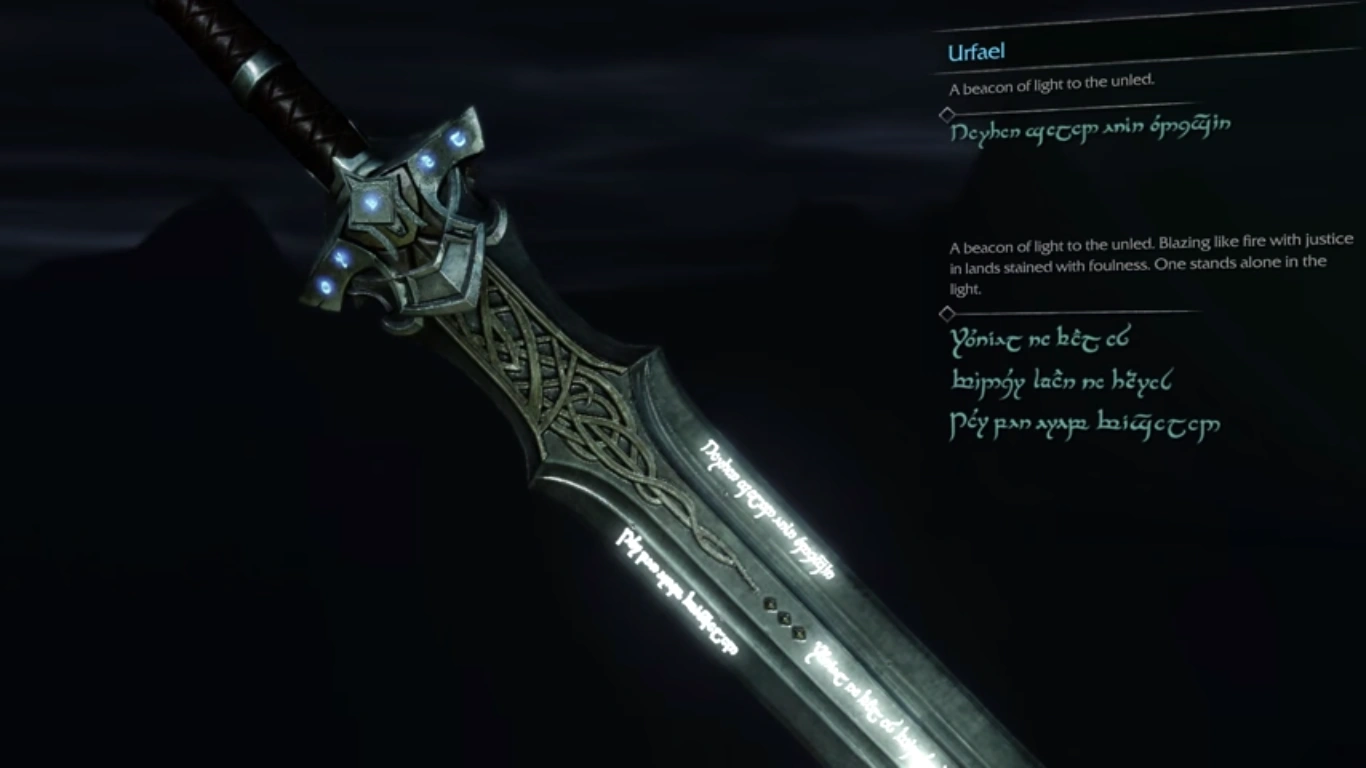Image resolution: width=1366 pixels, height=768 pixels.
Task: Click the diamond marker above the rune stanza
Action: click(947, 313)
